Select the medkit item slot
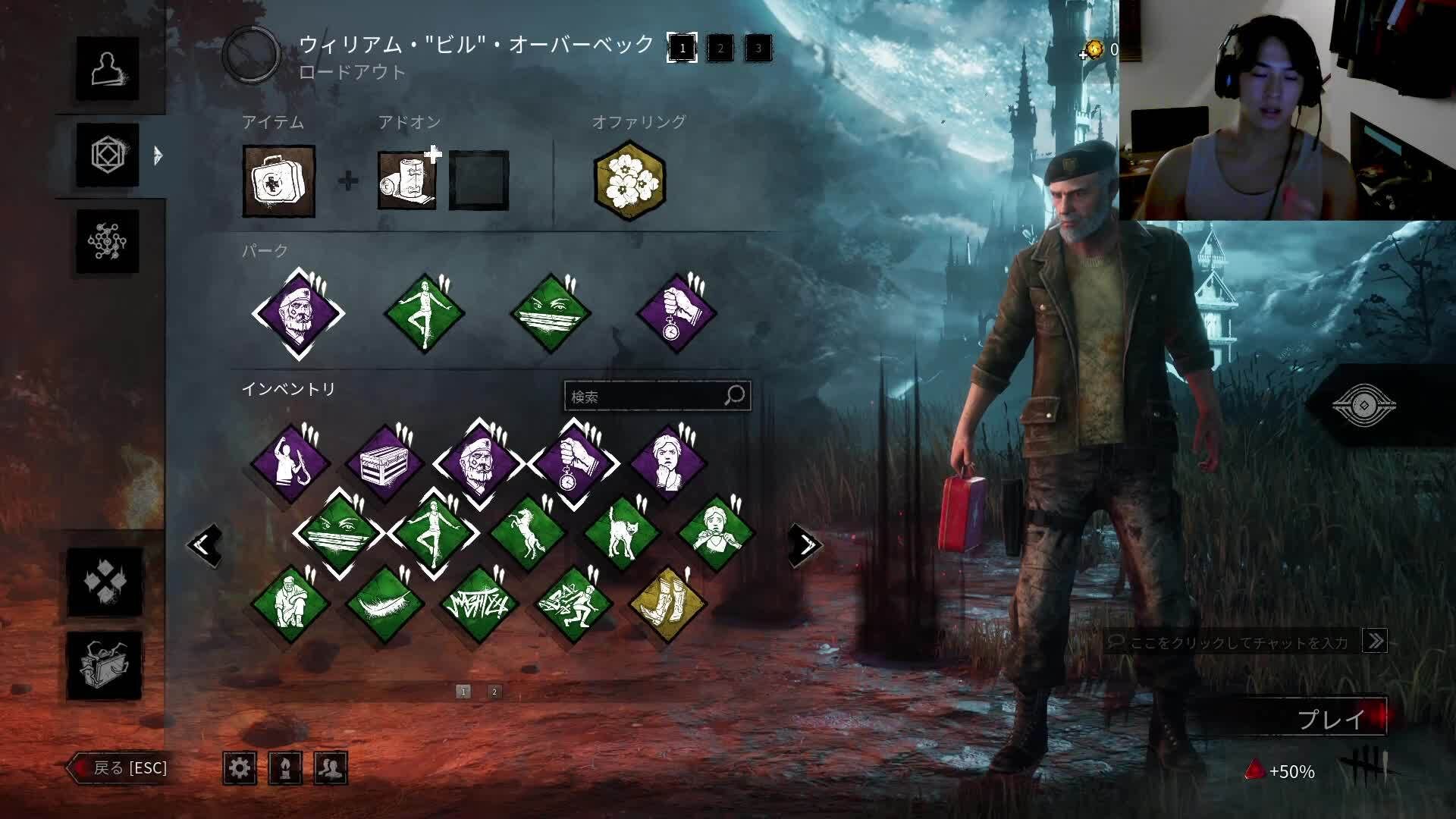The image size is (1456, 819). click(x=279, y=181)
